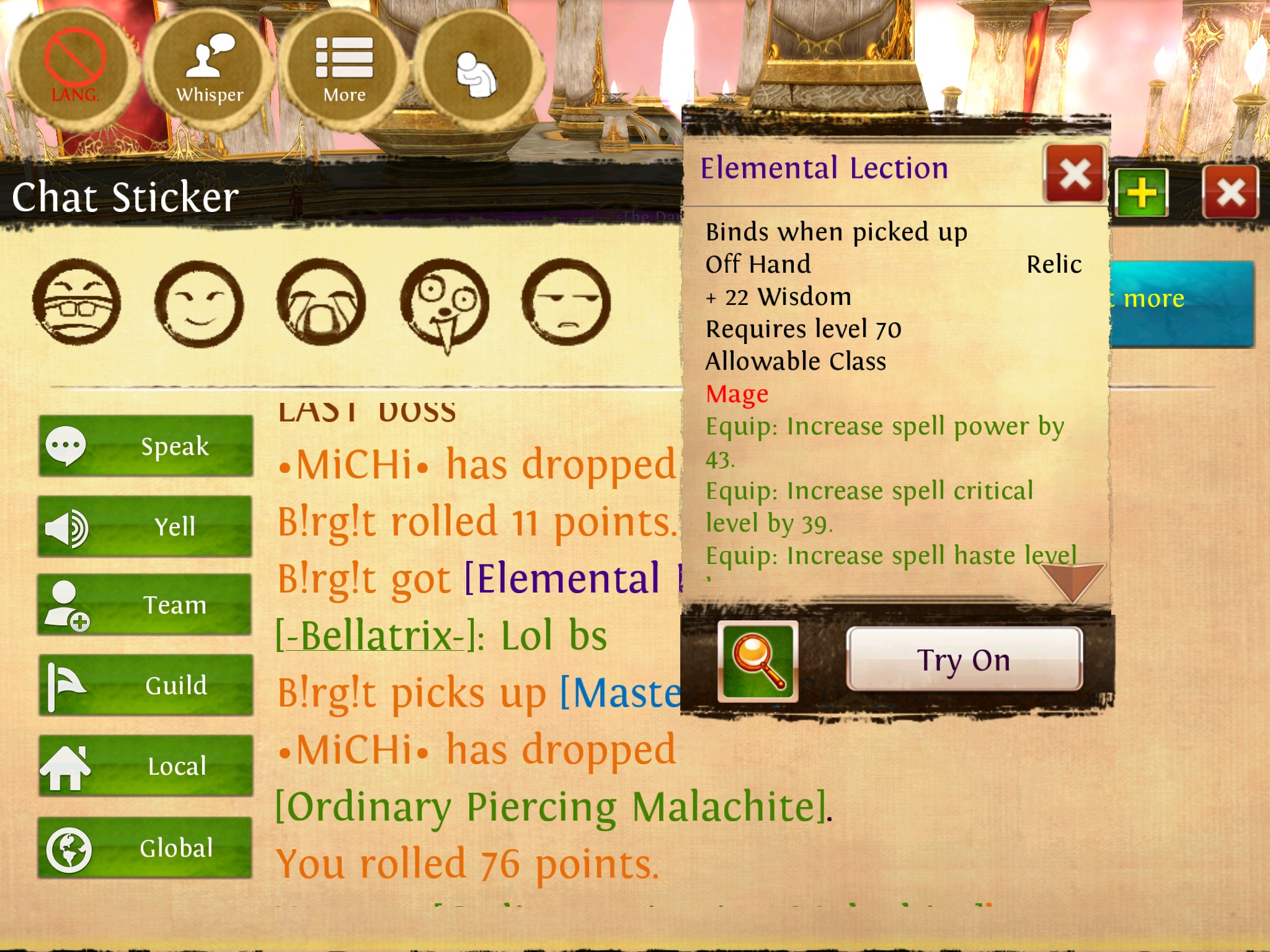The height and width of the screenshot is (952, 1270).
Task: Close the Elemental Lection tooltip
Action: pyautogui.click(x=1075, y=174)
